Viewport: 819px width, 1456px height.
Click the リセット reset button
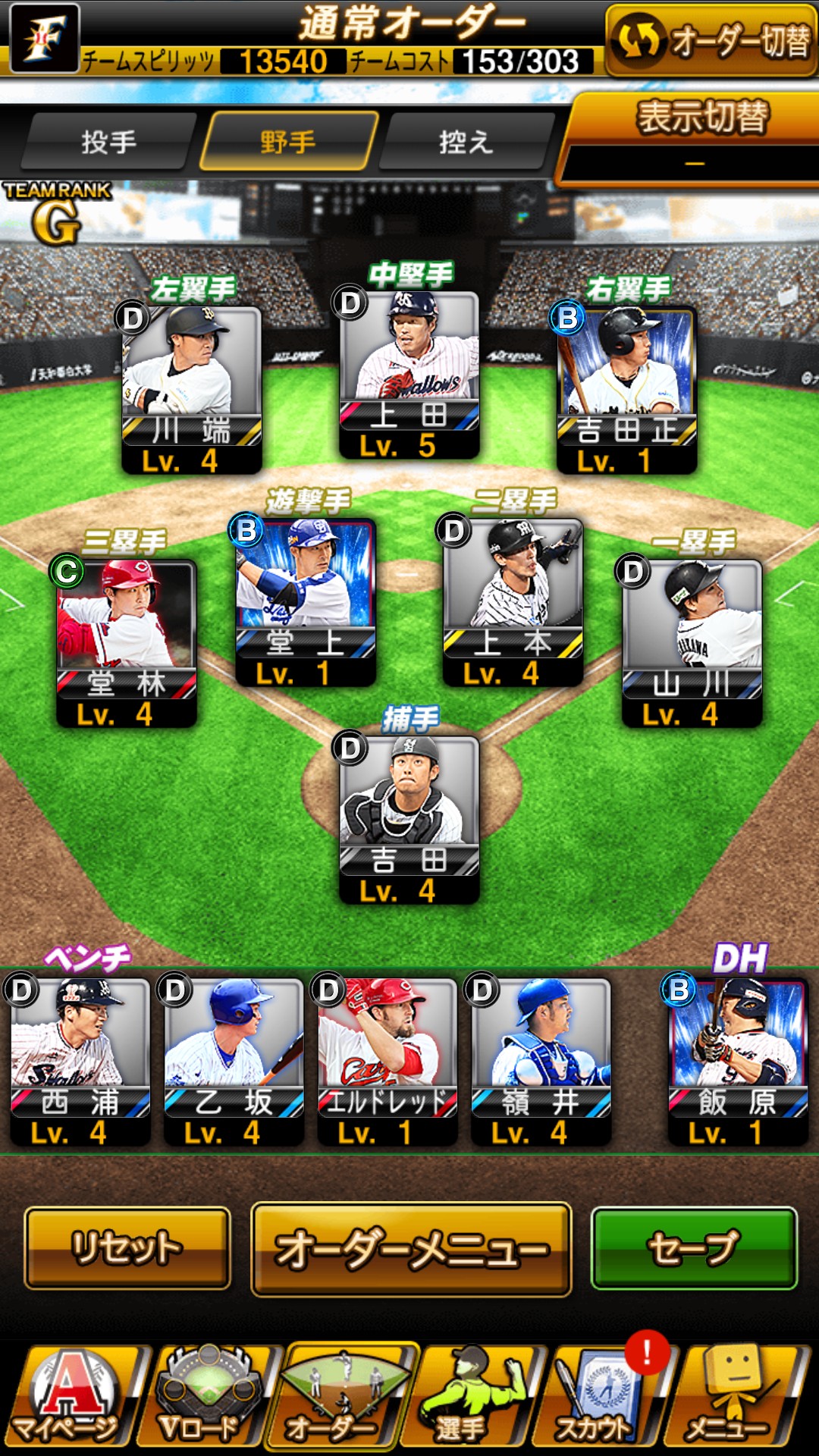[x=127, y=1248]
